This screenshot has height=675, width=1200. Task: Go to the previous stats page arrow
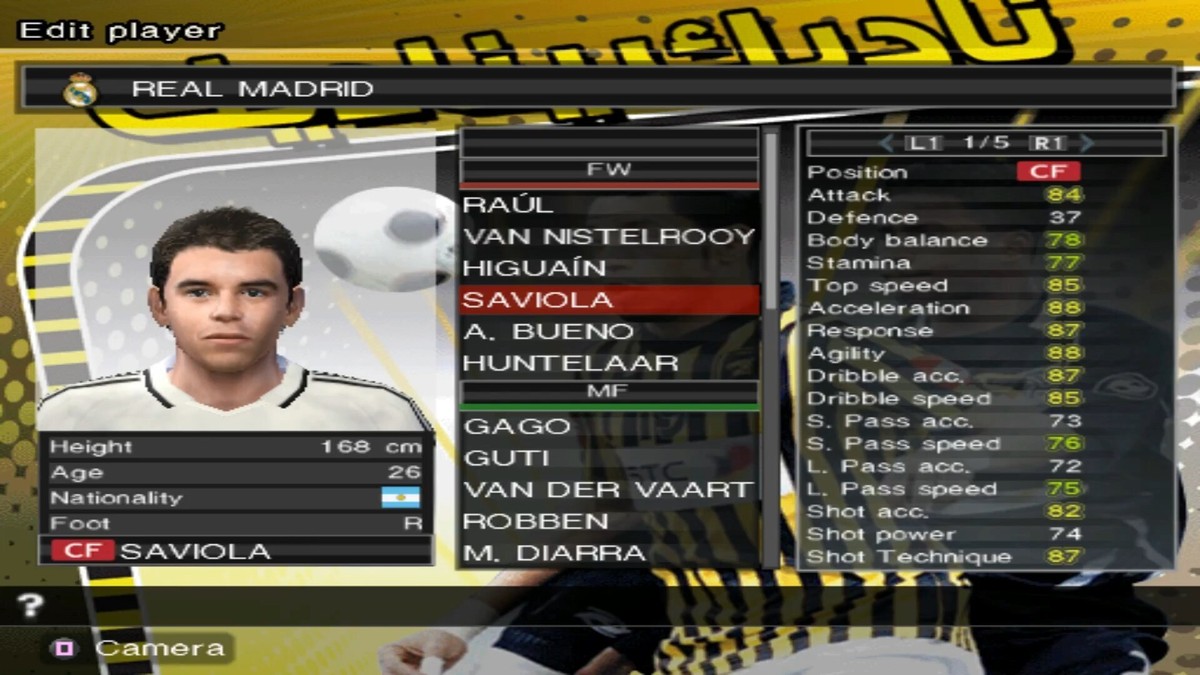click(886, 143)
